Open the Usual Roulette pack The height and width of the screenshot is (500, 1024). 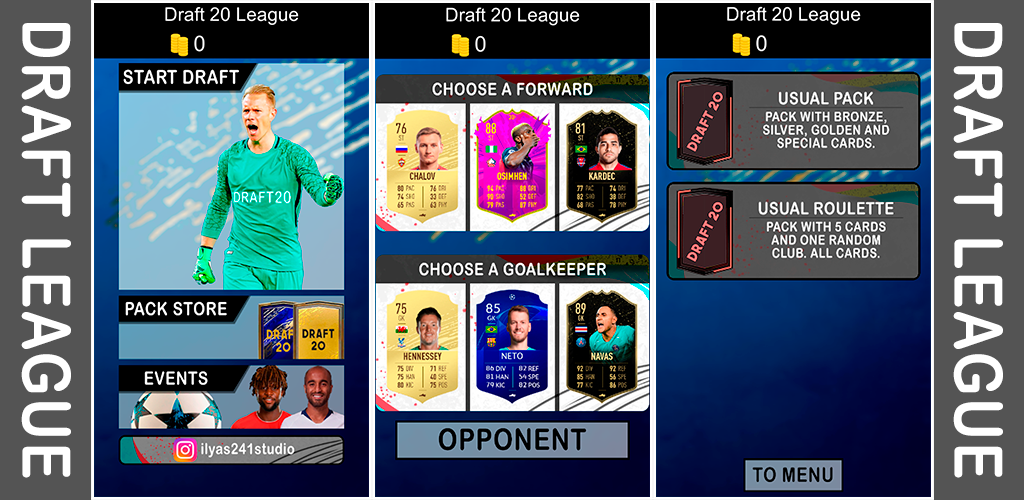(793, 231)
